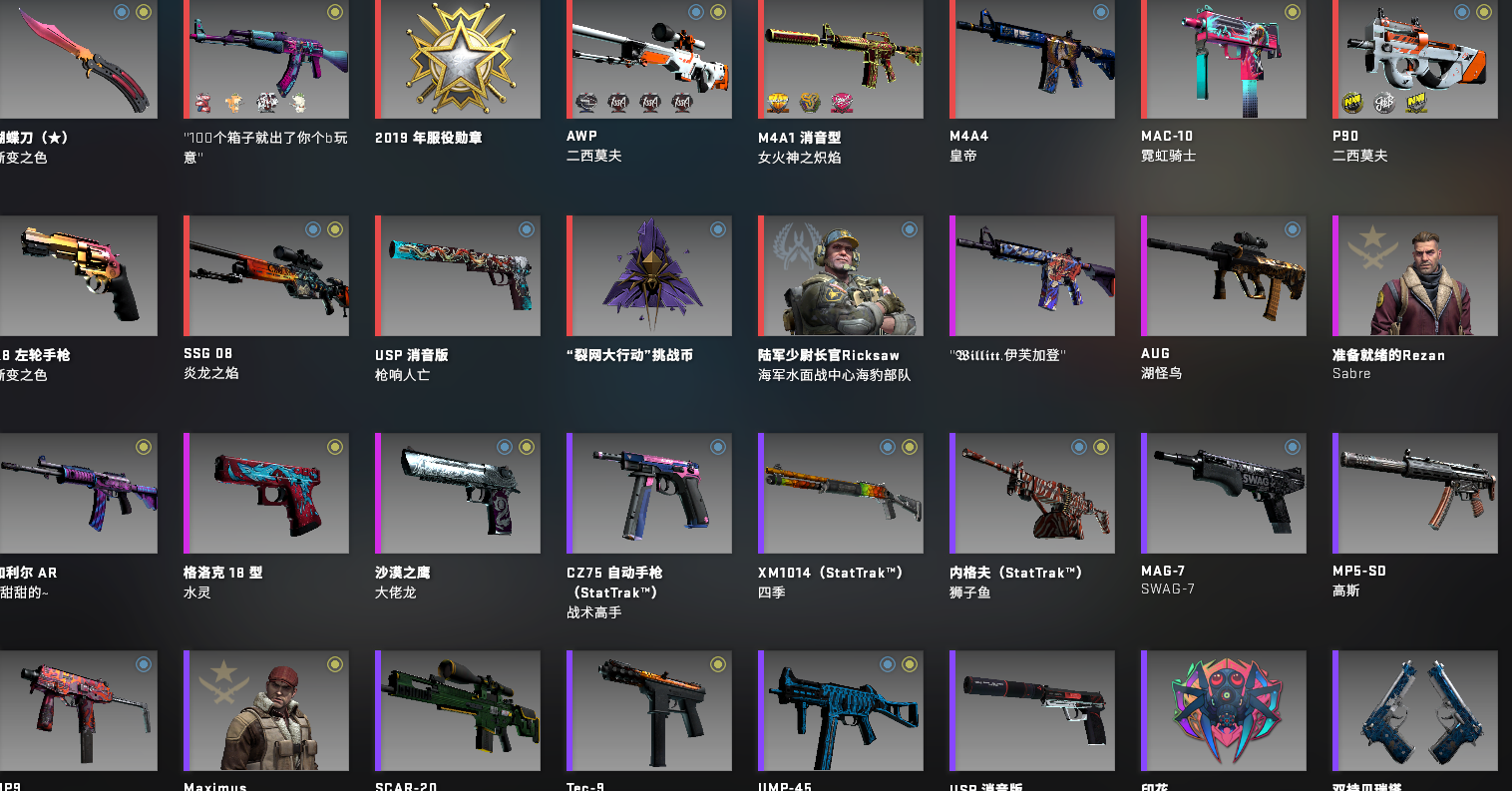Toggle the T equip indicator on MAC-10 霓虹骑士
1512x791 pixels.
coord(1292,12)
